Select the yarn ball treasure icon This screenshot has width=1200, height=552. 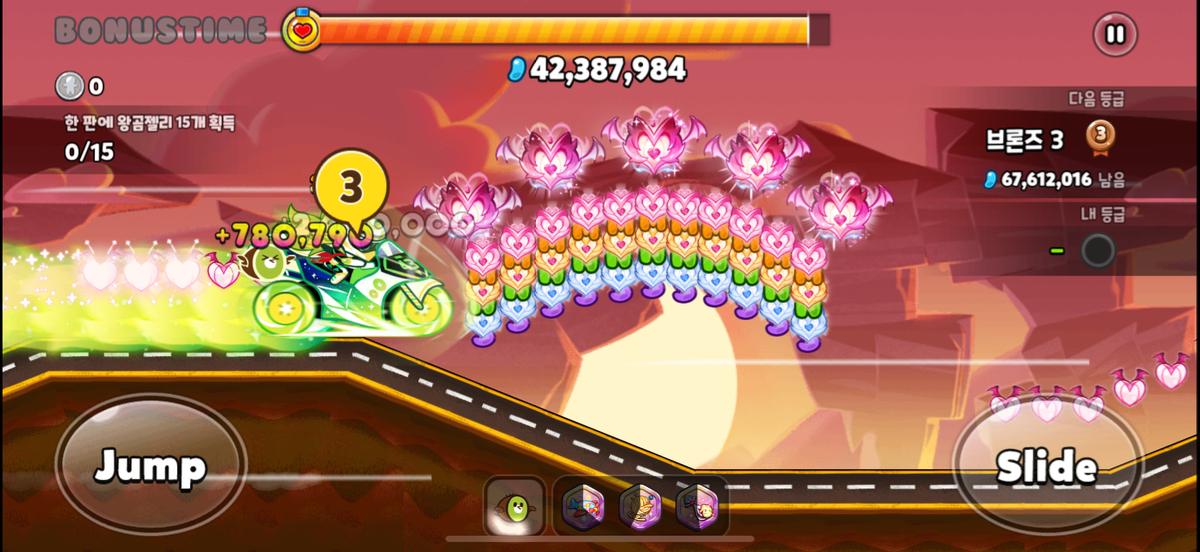[x=640, y=507]
